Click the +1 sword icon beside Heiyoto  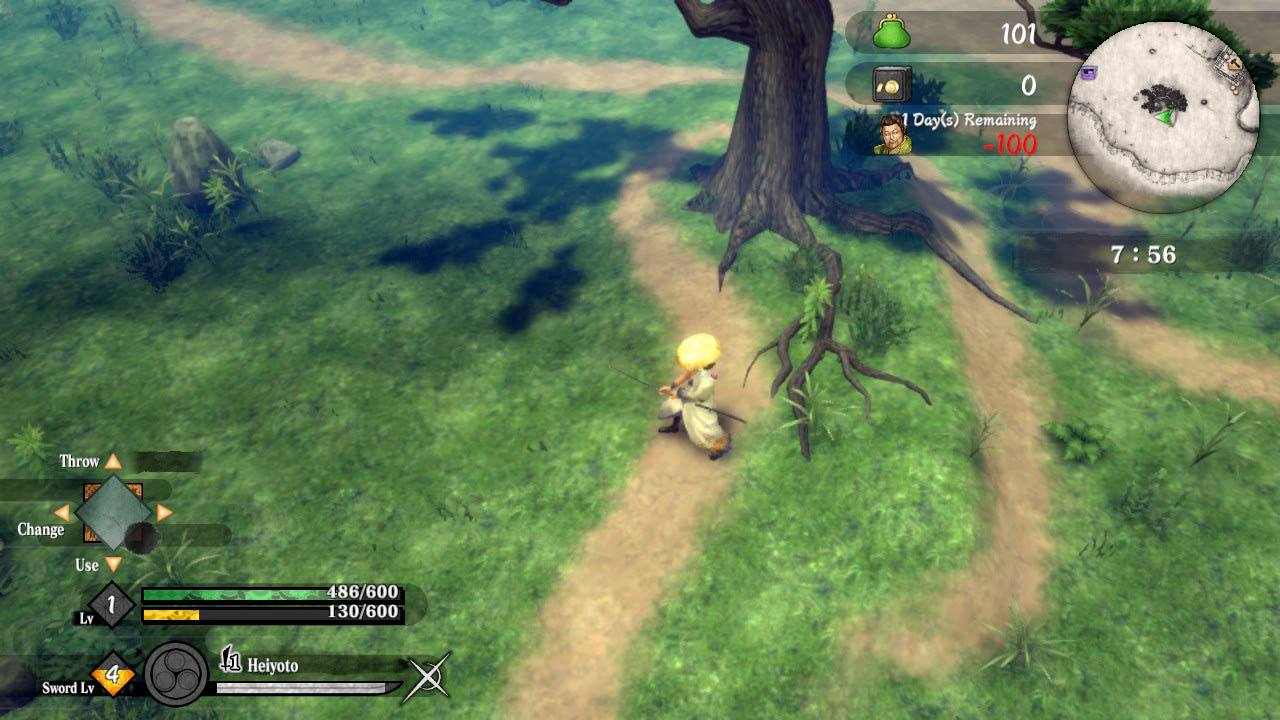(x=230, y=661)
